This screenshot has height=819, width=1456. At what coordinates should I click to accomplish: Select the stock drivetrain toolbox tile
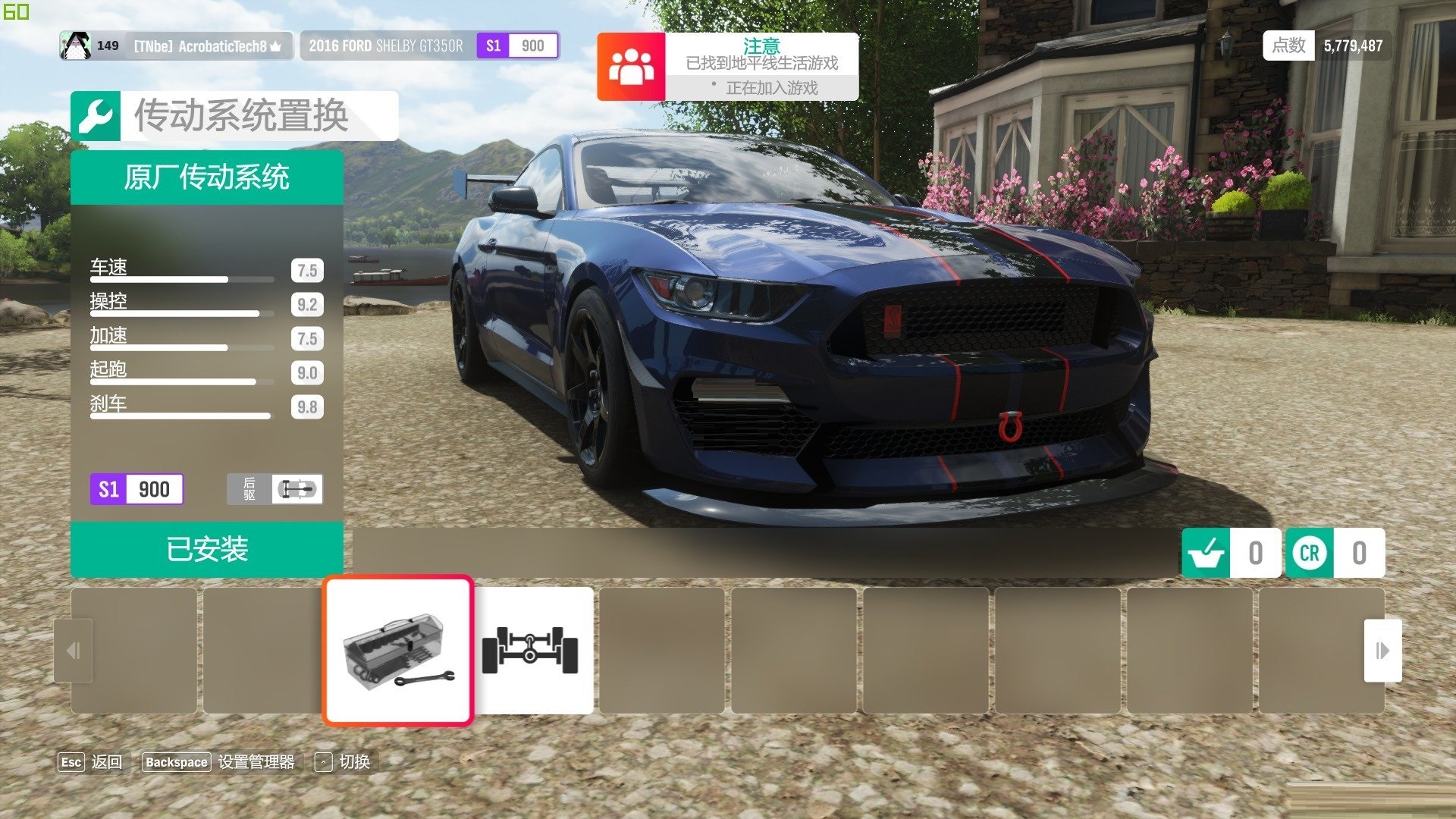pyautogui.click(x=398, y=651)
